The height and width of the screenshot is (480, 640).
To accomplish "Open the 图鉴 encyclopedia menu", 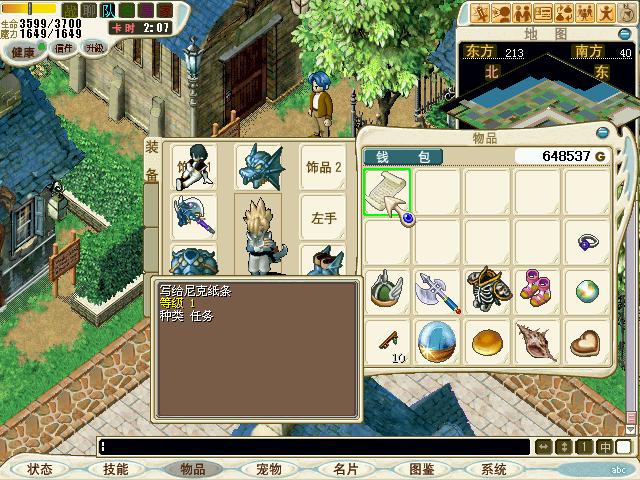I will 421,469.
